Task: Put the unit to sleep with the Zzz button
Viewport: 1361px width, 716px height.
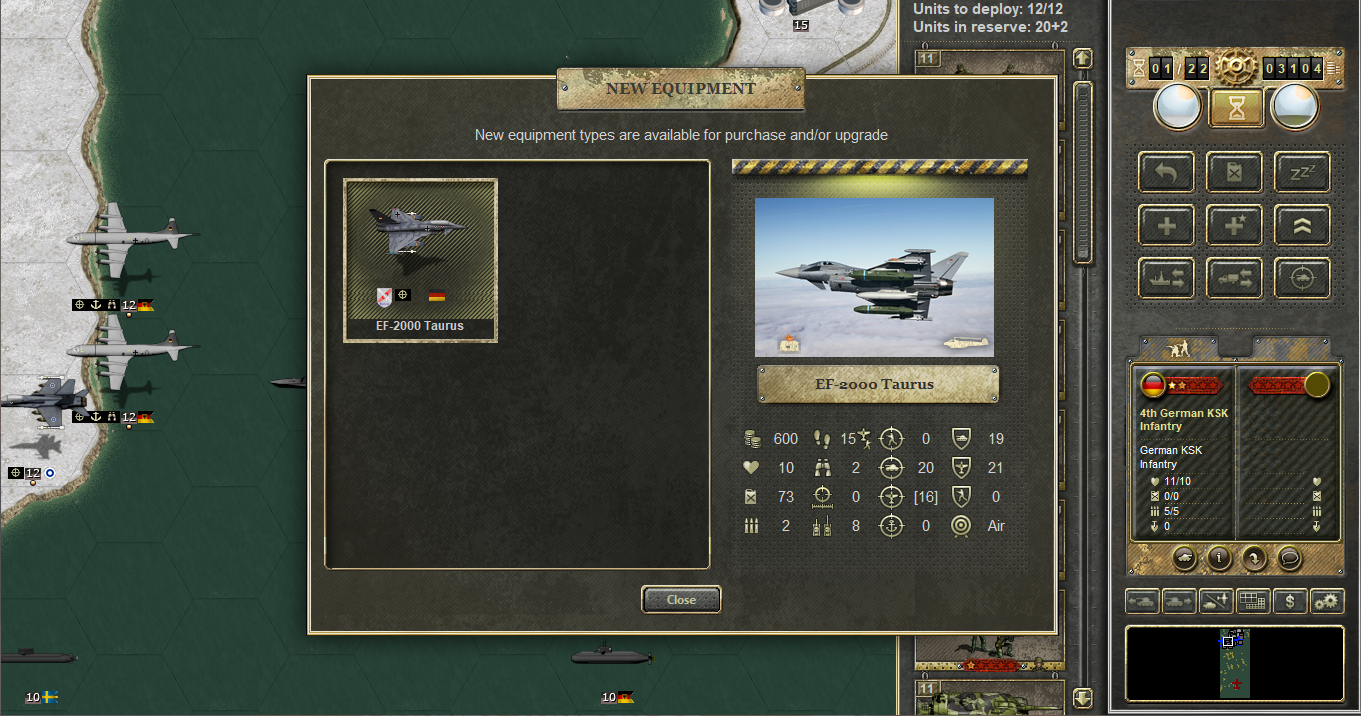Action: (1302, 172)
